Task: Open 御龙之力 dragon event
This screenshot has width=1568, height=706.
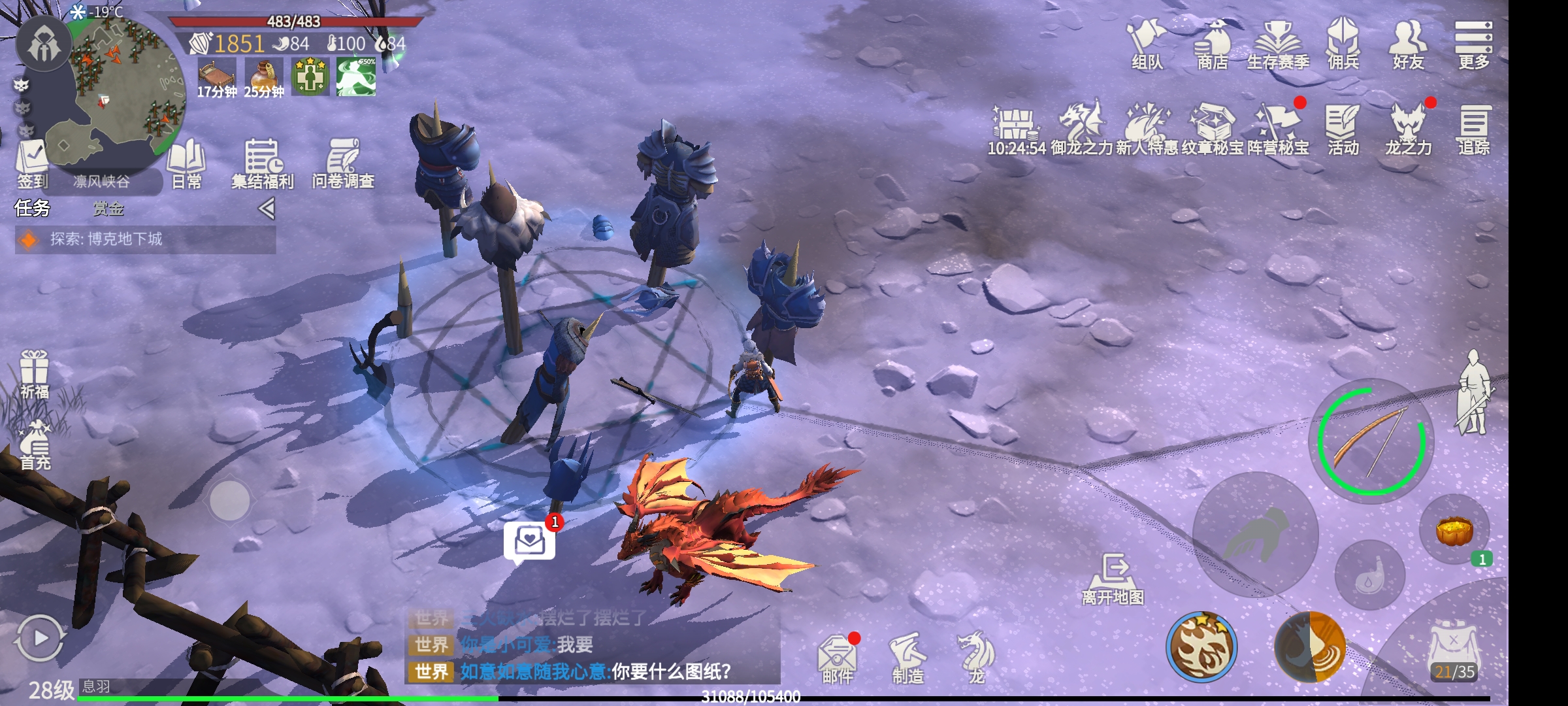Action: 1081,128
